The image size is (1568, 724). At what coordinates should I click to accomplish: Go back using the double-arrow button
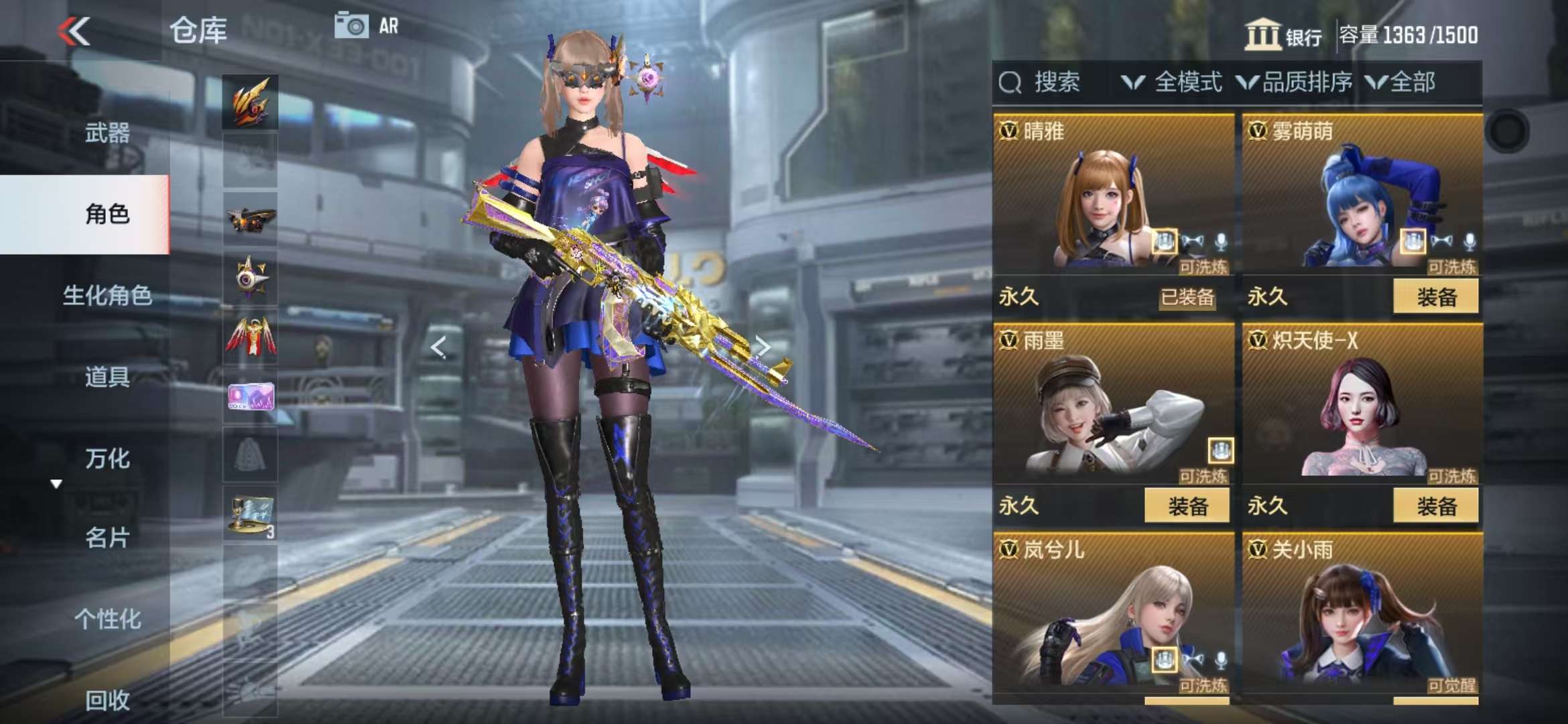tap(74, 31)
